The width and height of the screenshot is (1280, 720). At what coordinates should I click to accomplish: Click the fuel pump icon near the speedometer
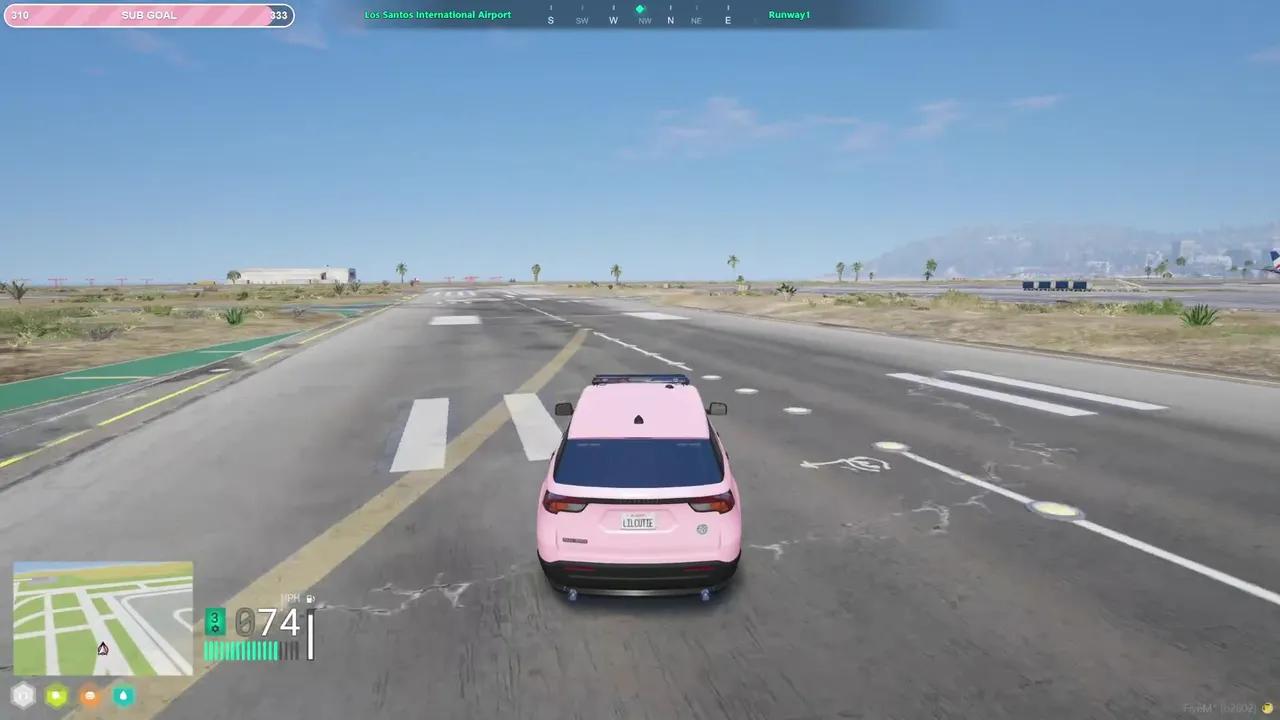pyautogui.click(x=310, y=598)
